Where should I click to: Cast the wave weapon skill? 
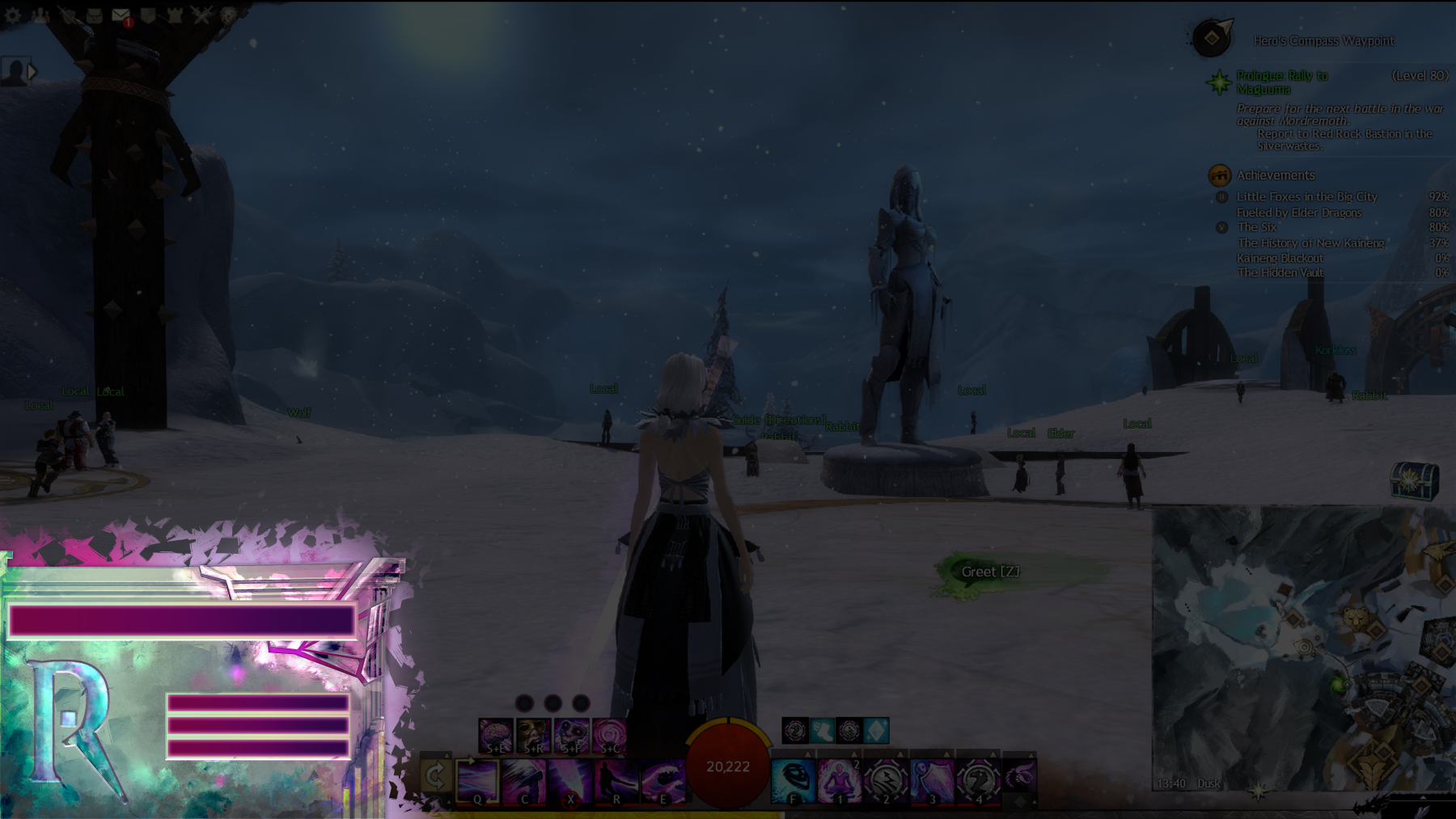(x=663, y=781)
